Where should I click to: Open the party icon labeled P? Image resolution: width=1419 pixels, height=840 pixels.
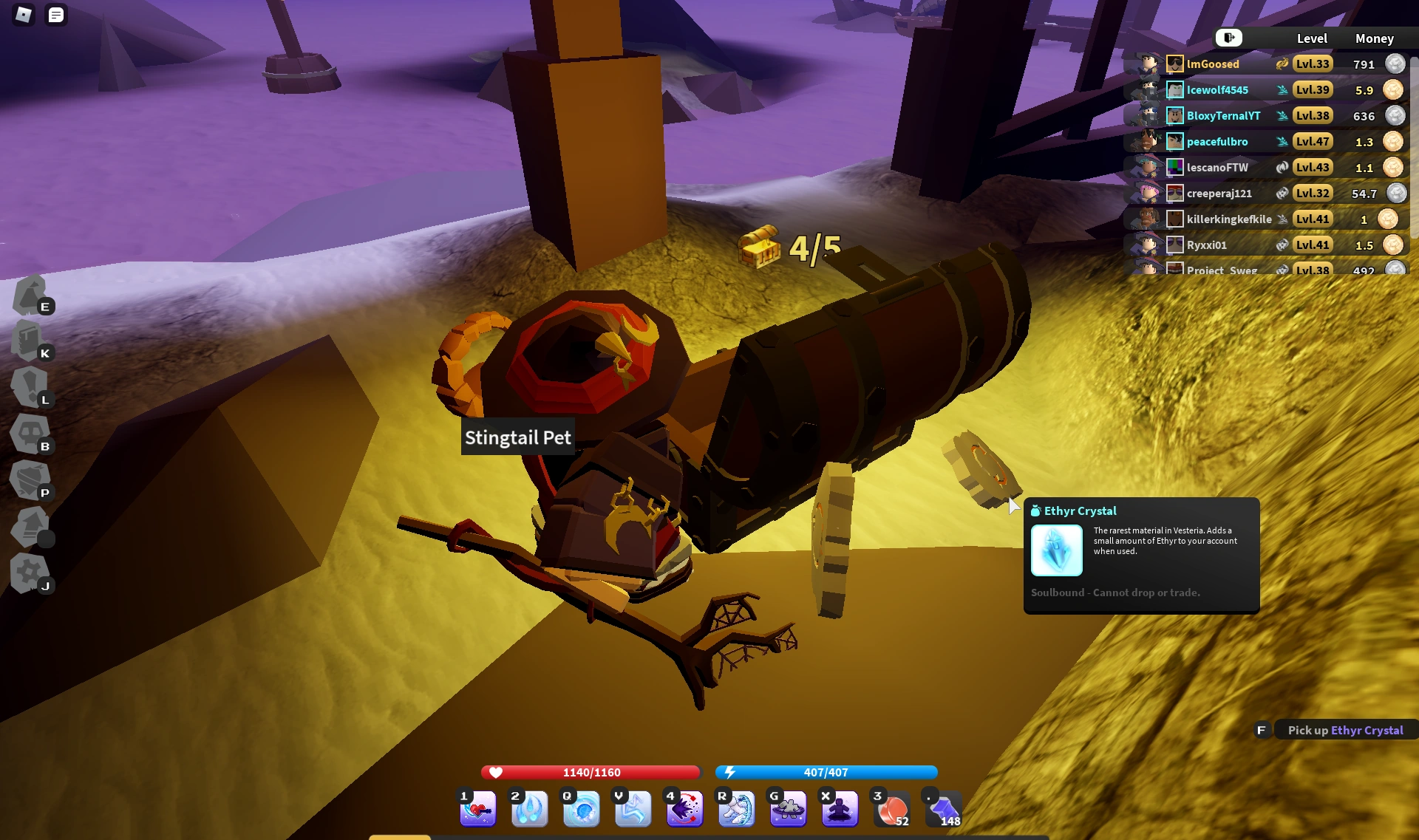tap(30, 479)
